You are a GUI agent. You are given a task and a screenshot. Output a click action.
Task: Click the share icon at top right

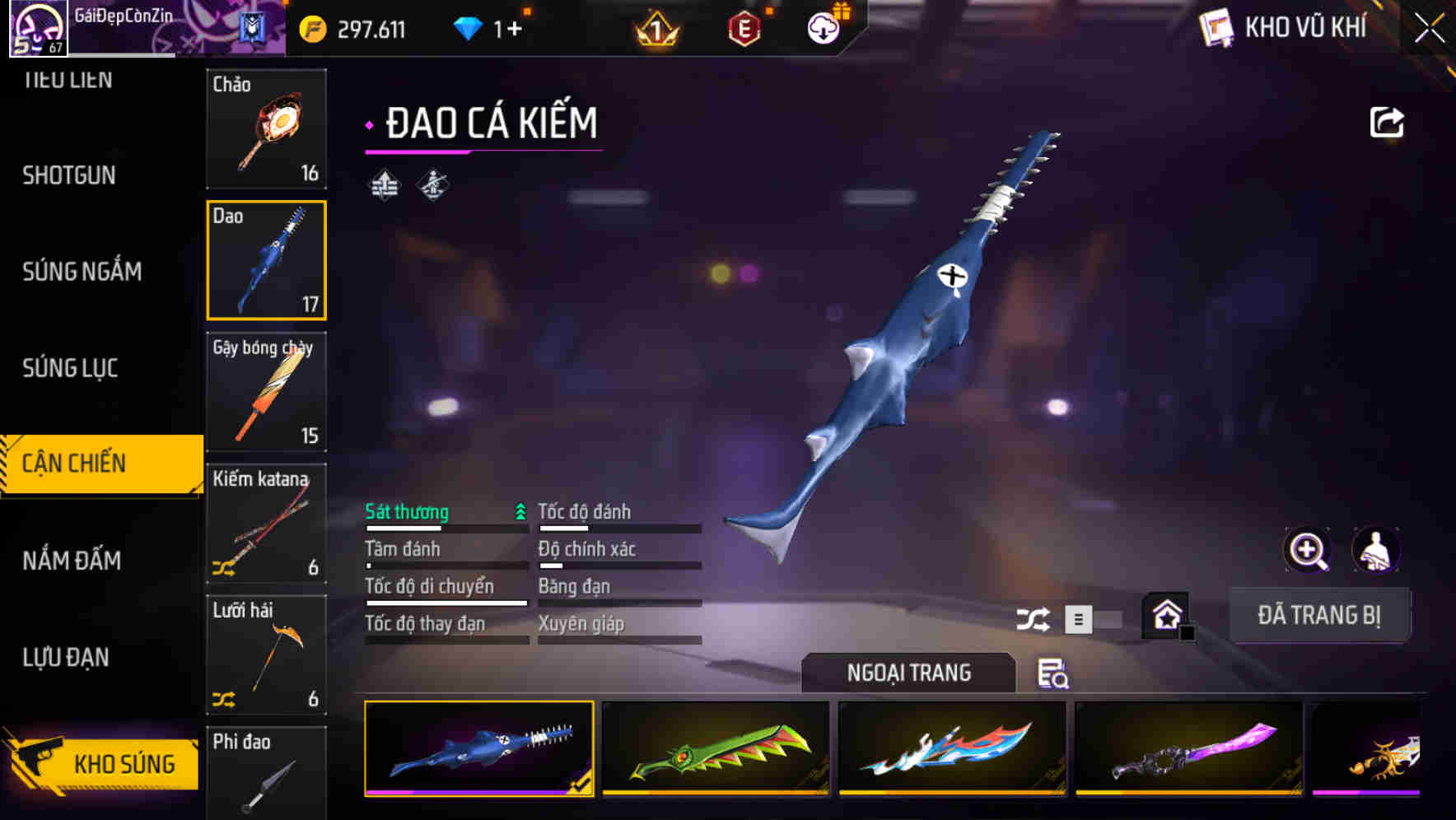[x=1387, y=121]
